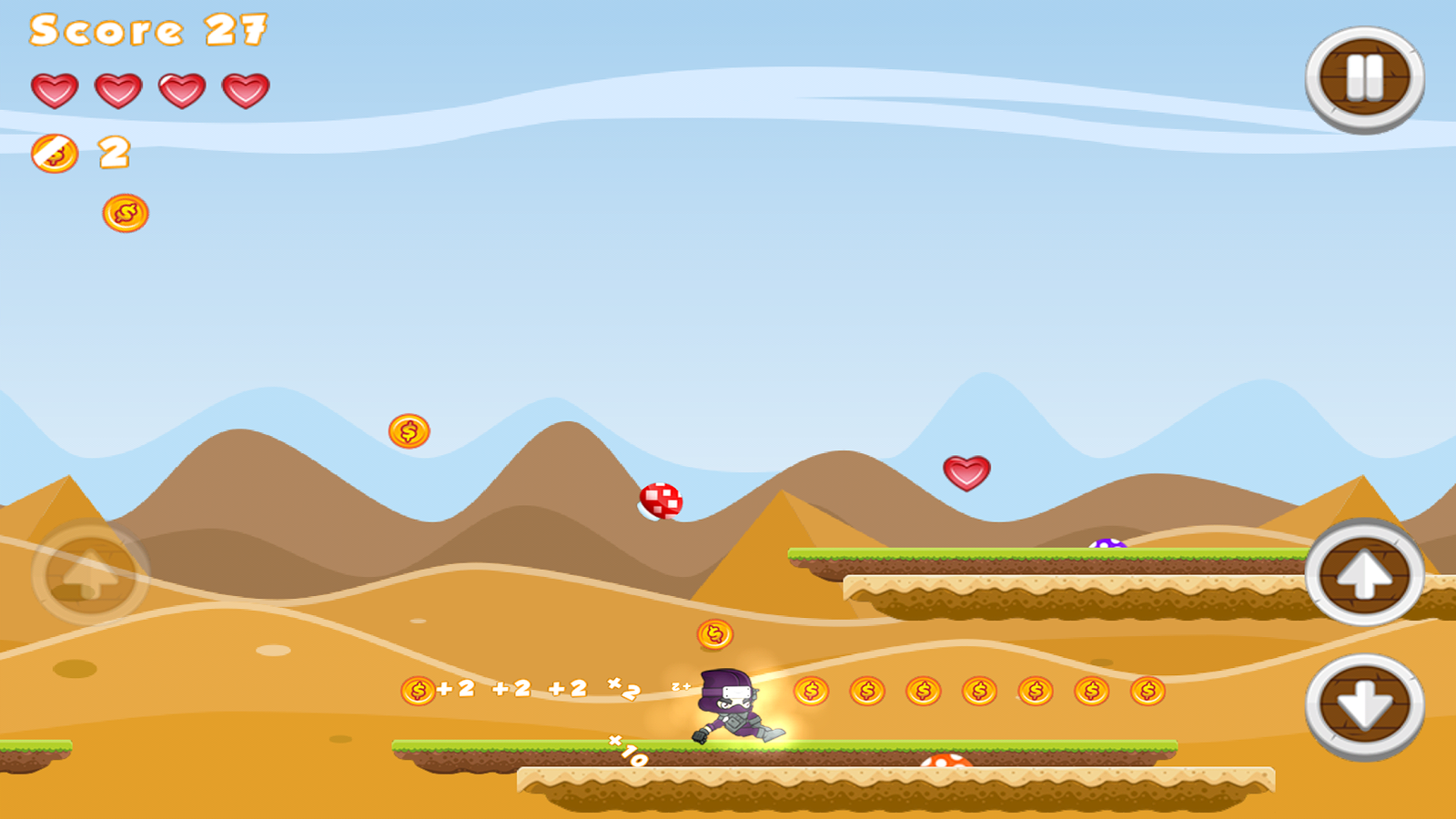Tap the purple mushroom near the upper platform

[x=1108, y=544]
